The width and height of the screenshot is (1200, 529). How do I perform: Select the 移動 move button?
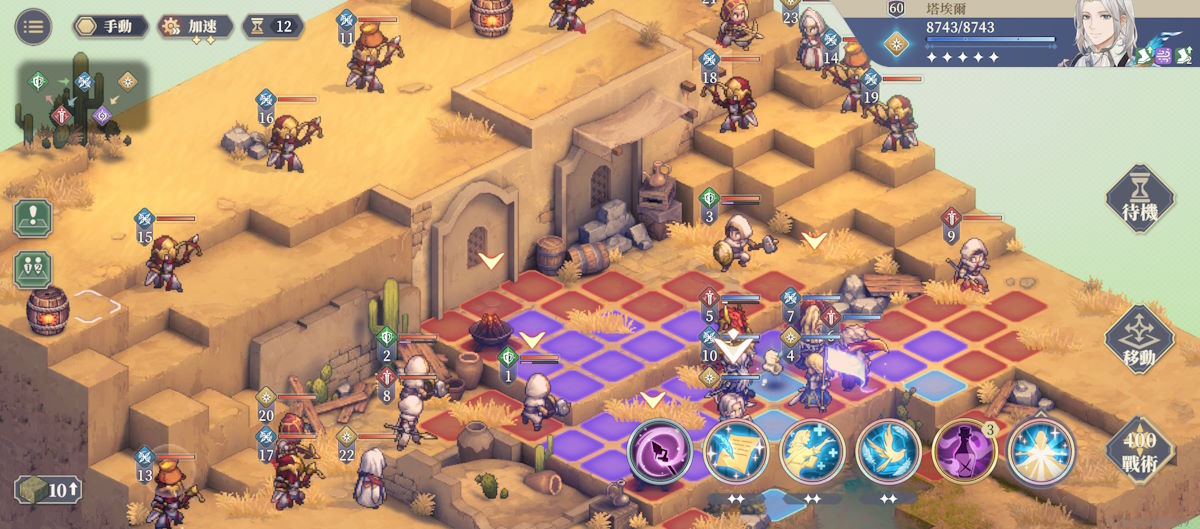point(1139,341)
